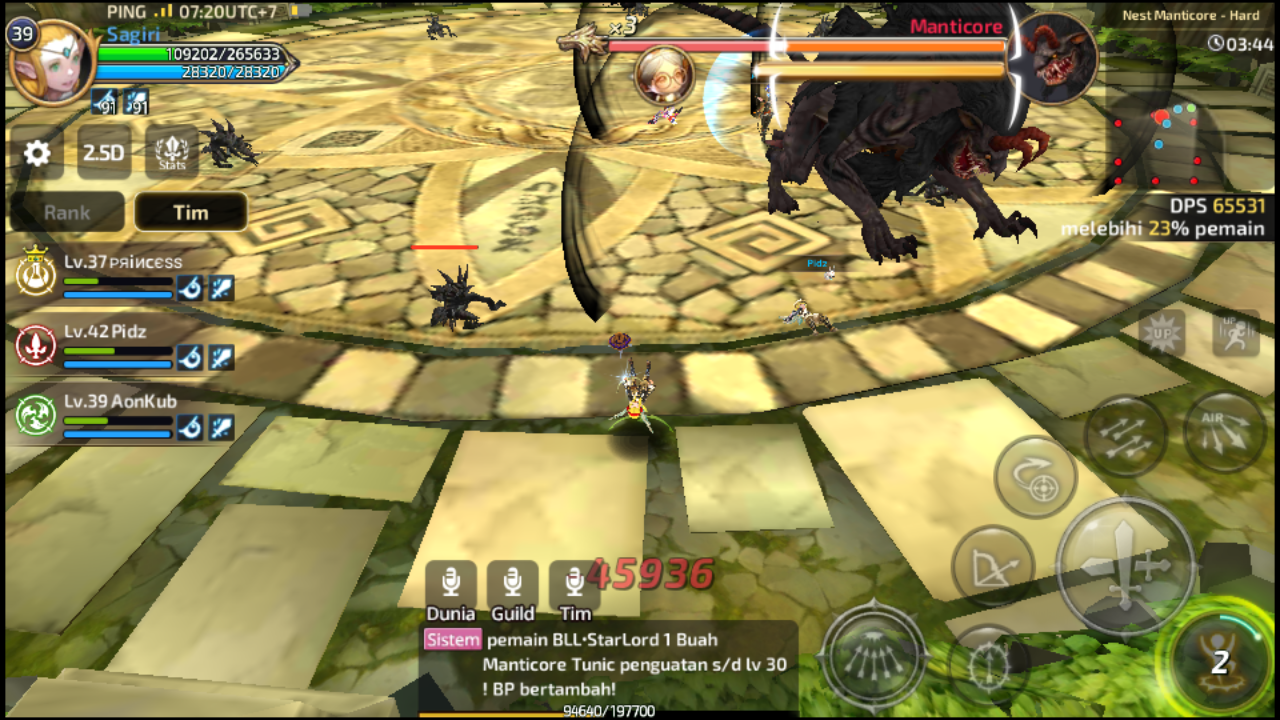Select the Tim tab
The width and height of the screenshot is (1280, 720).
[191, 212]
